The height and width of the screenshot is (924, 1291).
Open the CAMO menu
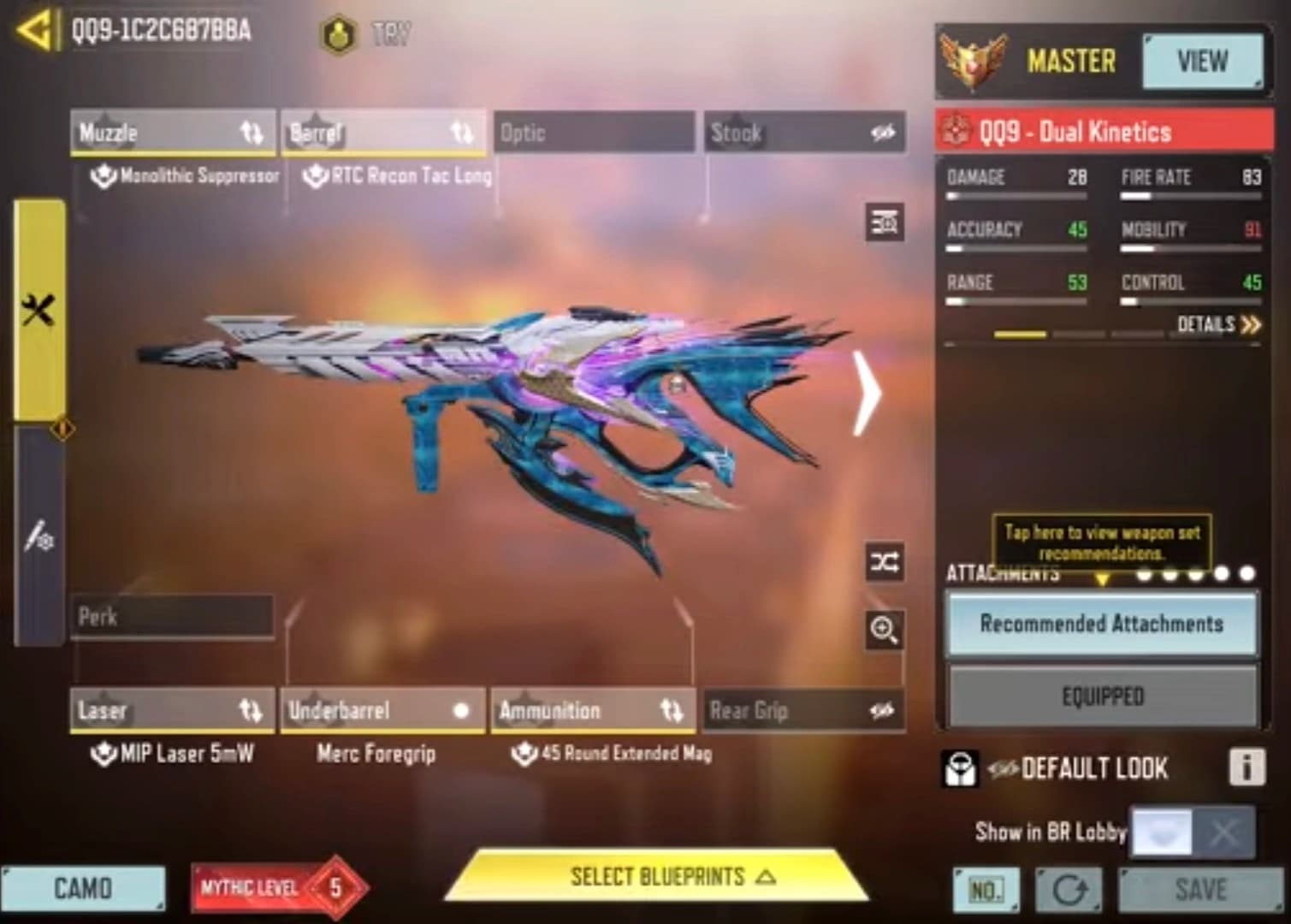point(83,888)
